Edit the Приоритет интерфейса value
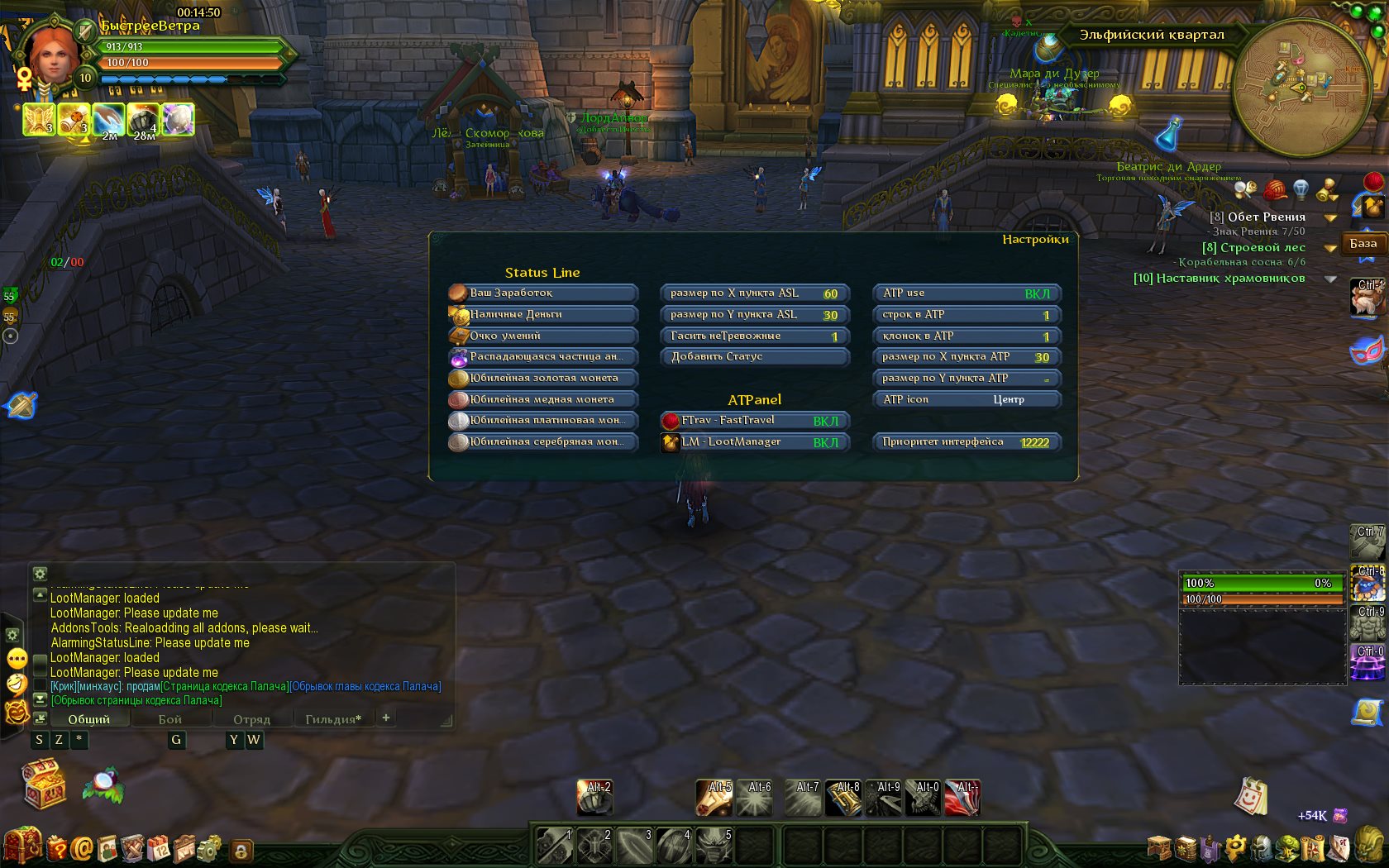 (x=966, y=442)
